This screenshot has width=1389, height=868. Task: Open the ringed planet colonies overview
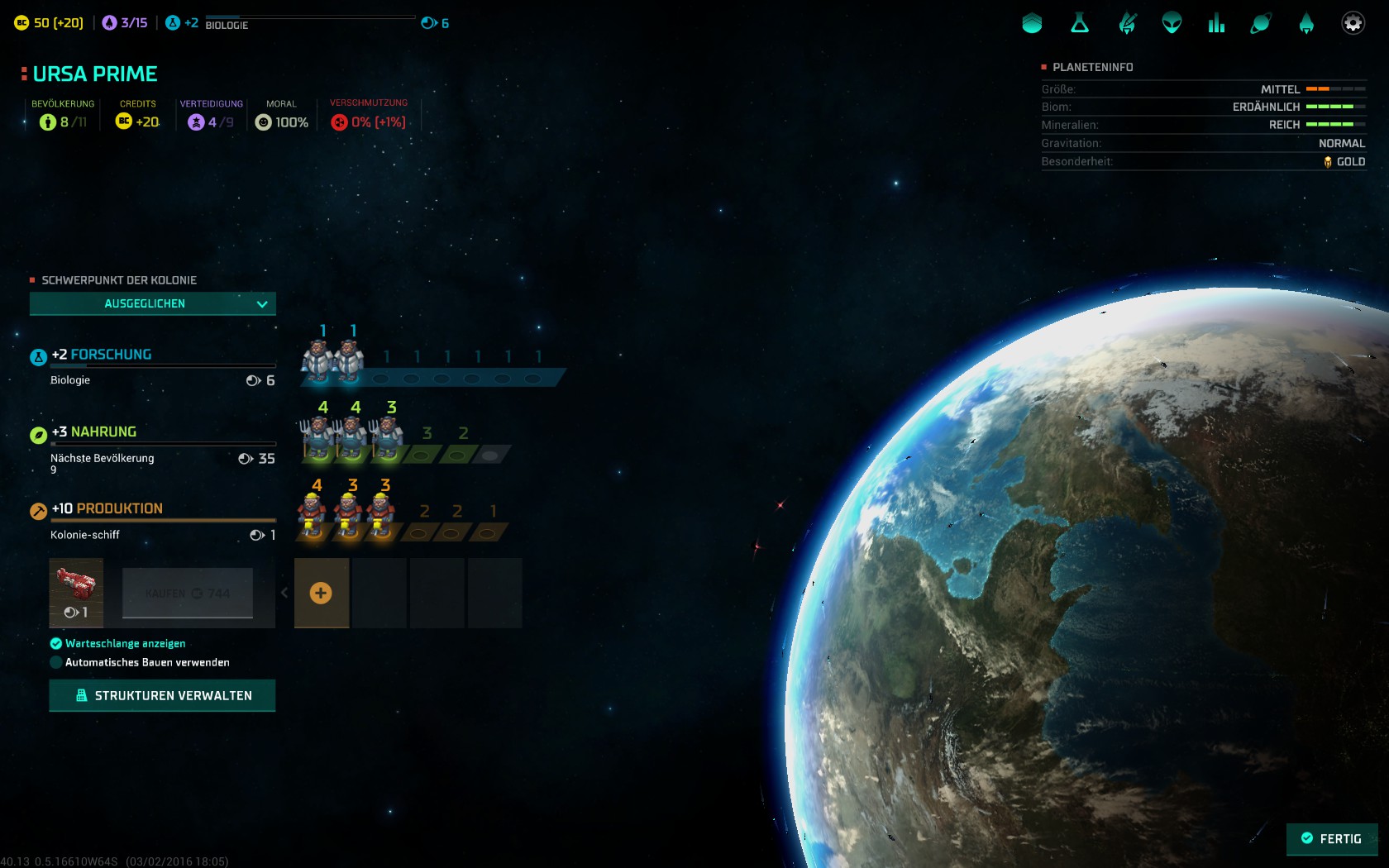(1261, 23)
